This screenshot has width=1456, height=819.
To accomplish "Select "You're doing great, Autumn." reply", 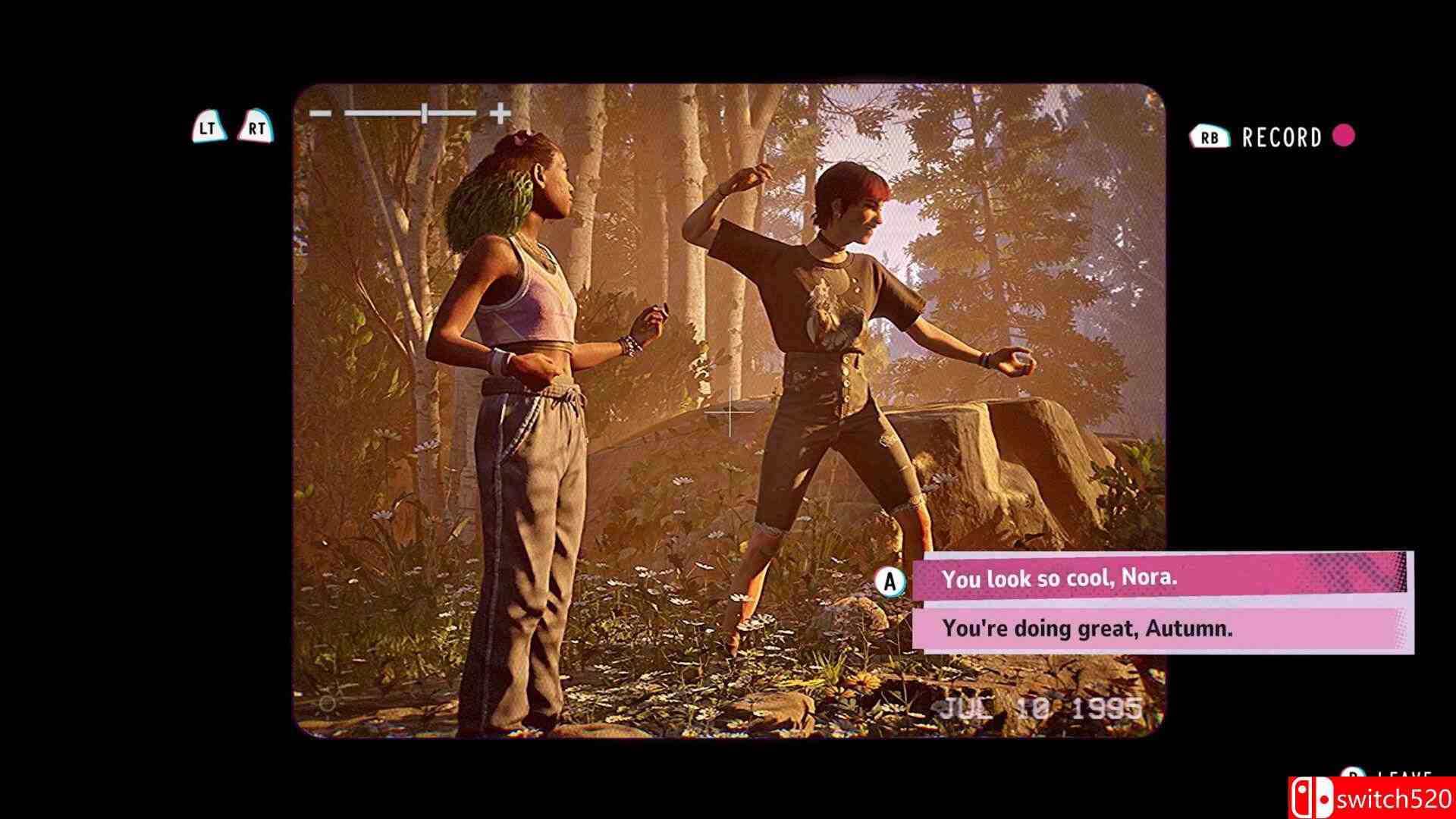I will (1159, 629).
